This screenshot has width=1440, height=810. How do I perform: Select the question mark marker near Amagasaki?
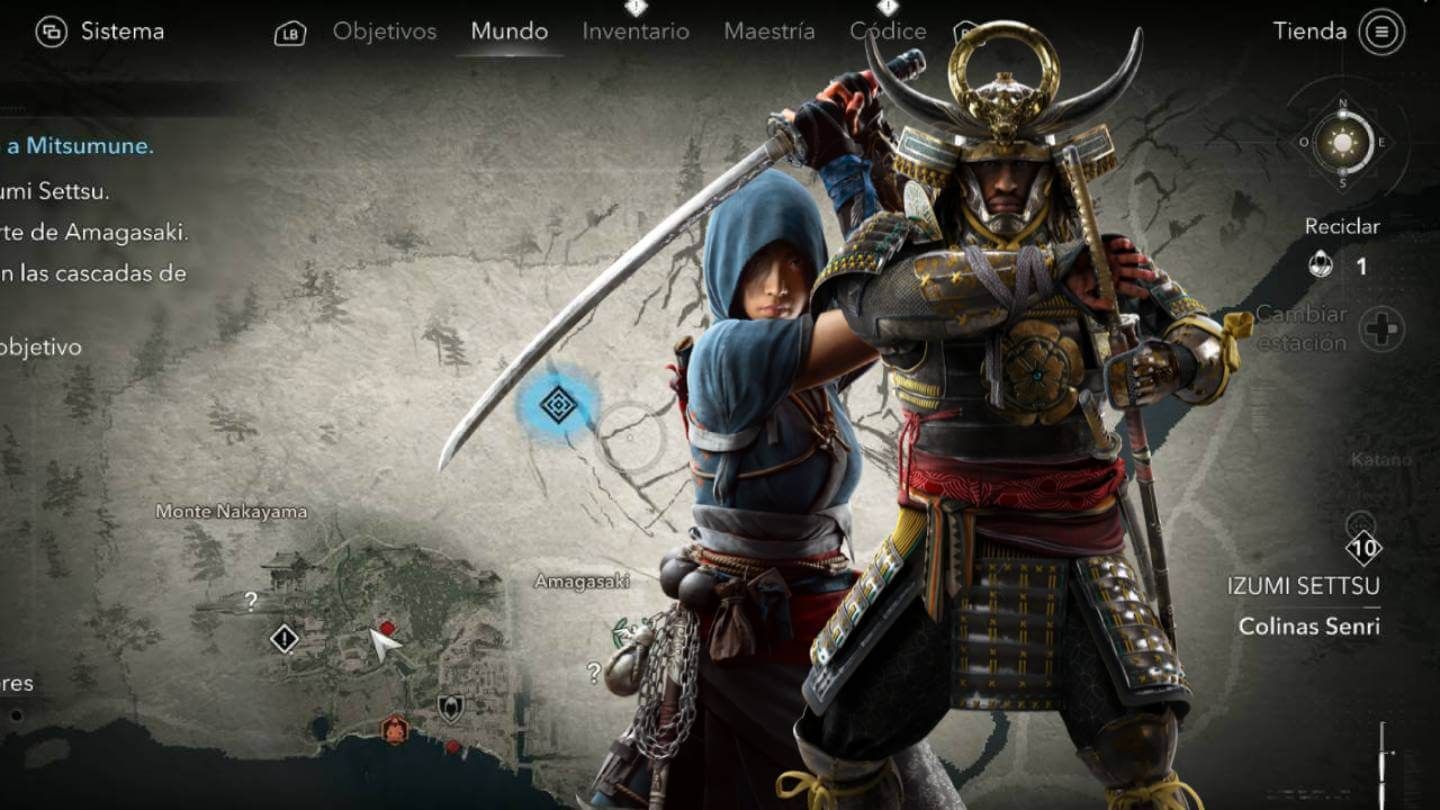(596, 670)
